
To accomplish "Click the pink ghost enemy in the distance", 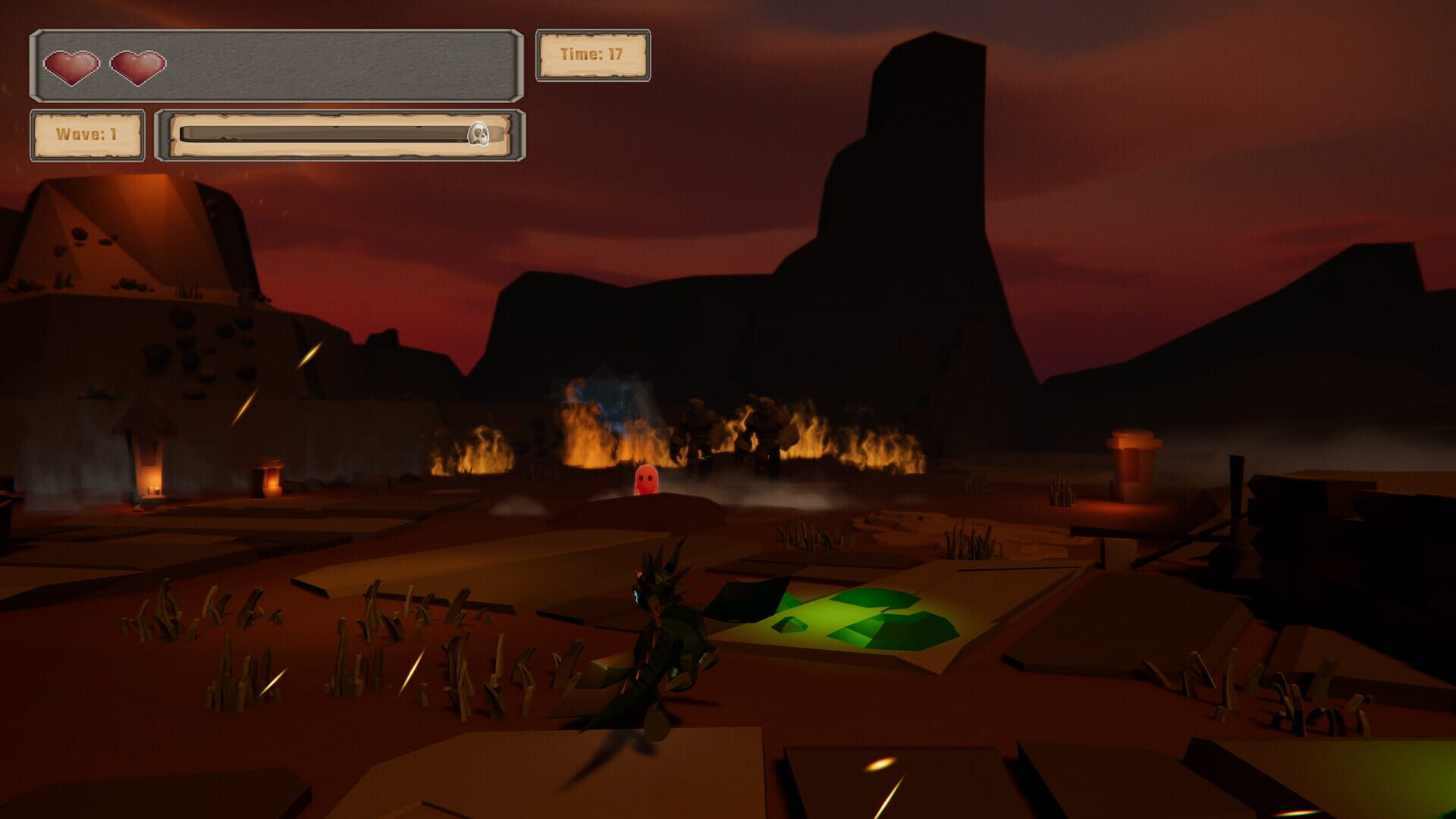I will click(x=645, y=479).
